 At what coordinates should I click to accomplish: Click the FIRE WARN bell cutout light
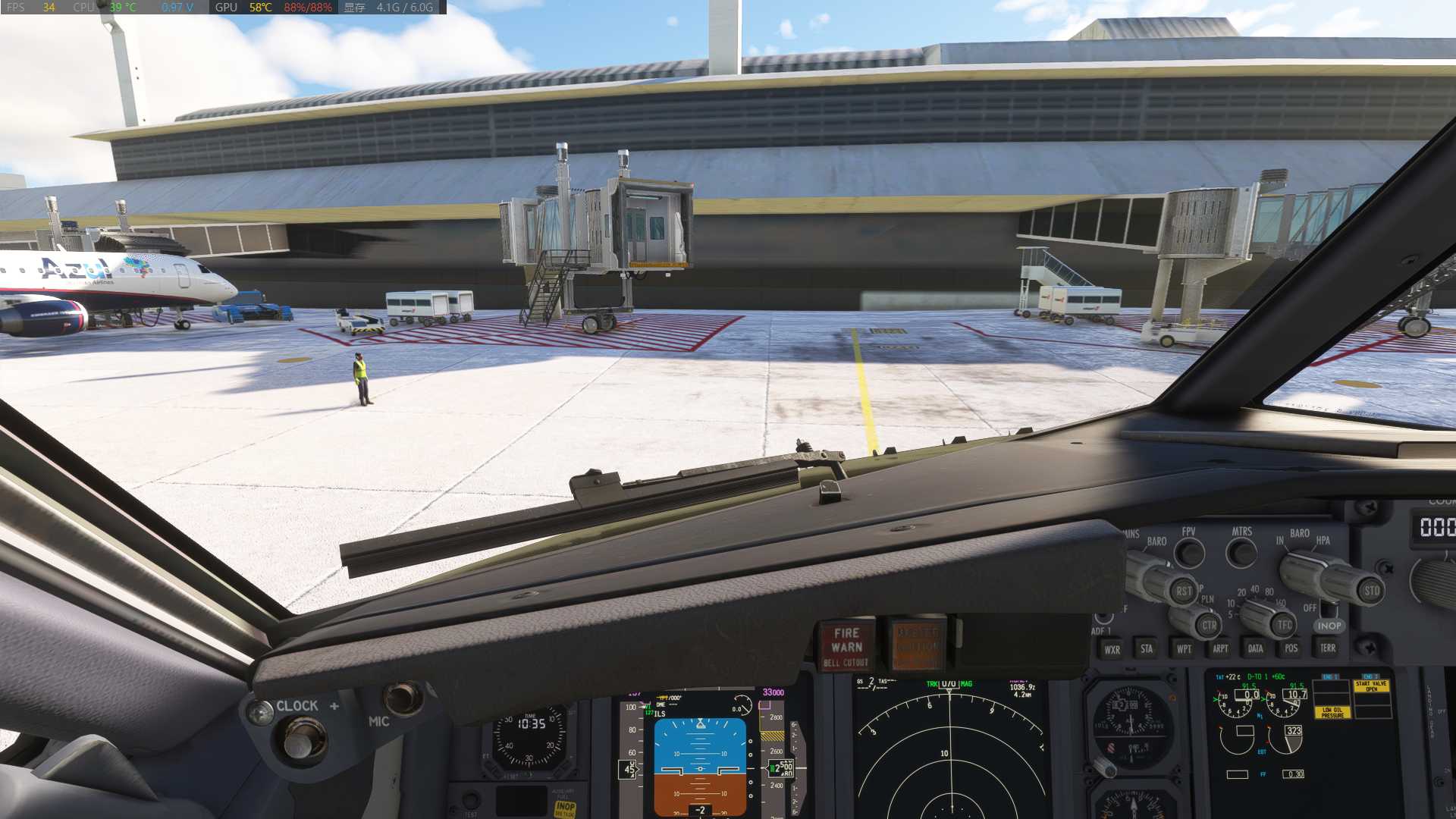click(846, 646)
